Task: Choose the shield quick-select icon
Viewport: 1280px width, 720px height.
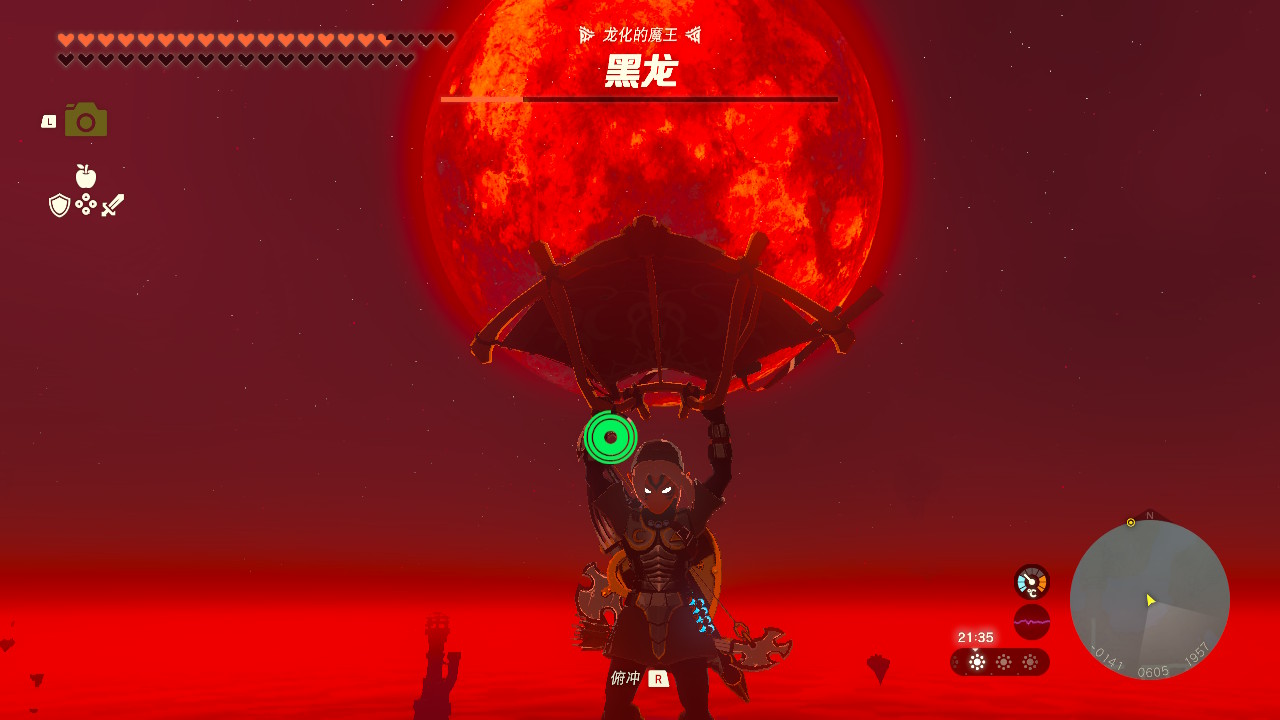Action: 60,205
